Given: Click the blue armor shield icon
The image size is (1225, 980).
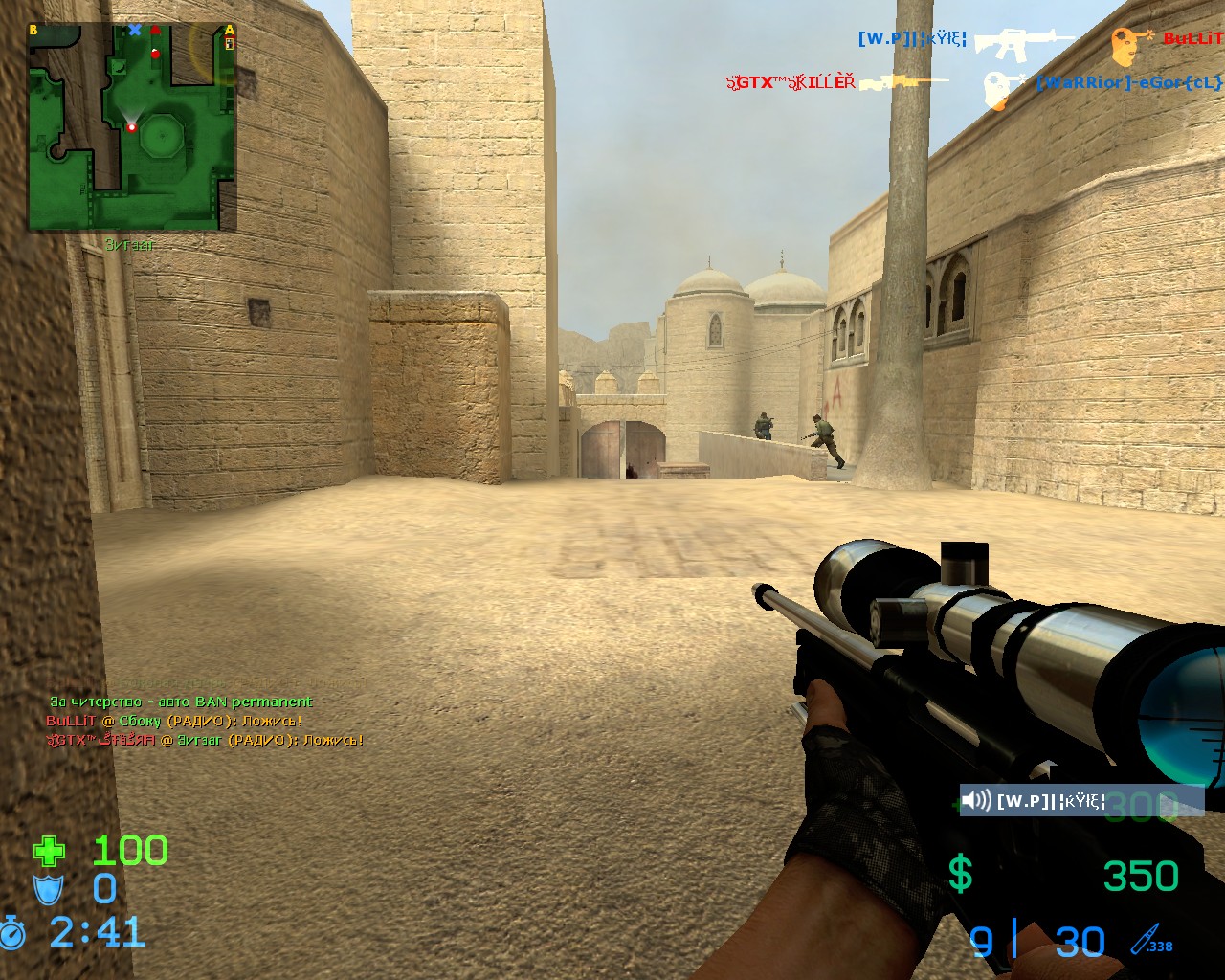Looking at the screenshot, I should click(x=48, y=889).
